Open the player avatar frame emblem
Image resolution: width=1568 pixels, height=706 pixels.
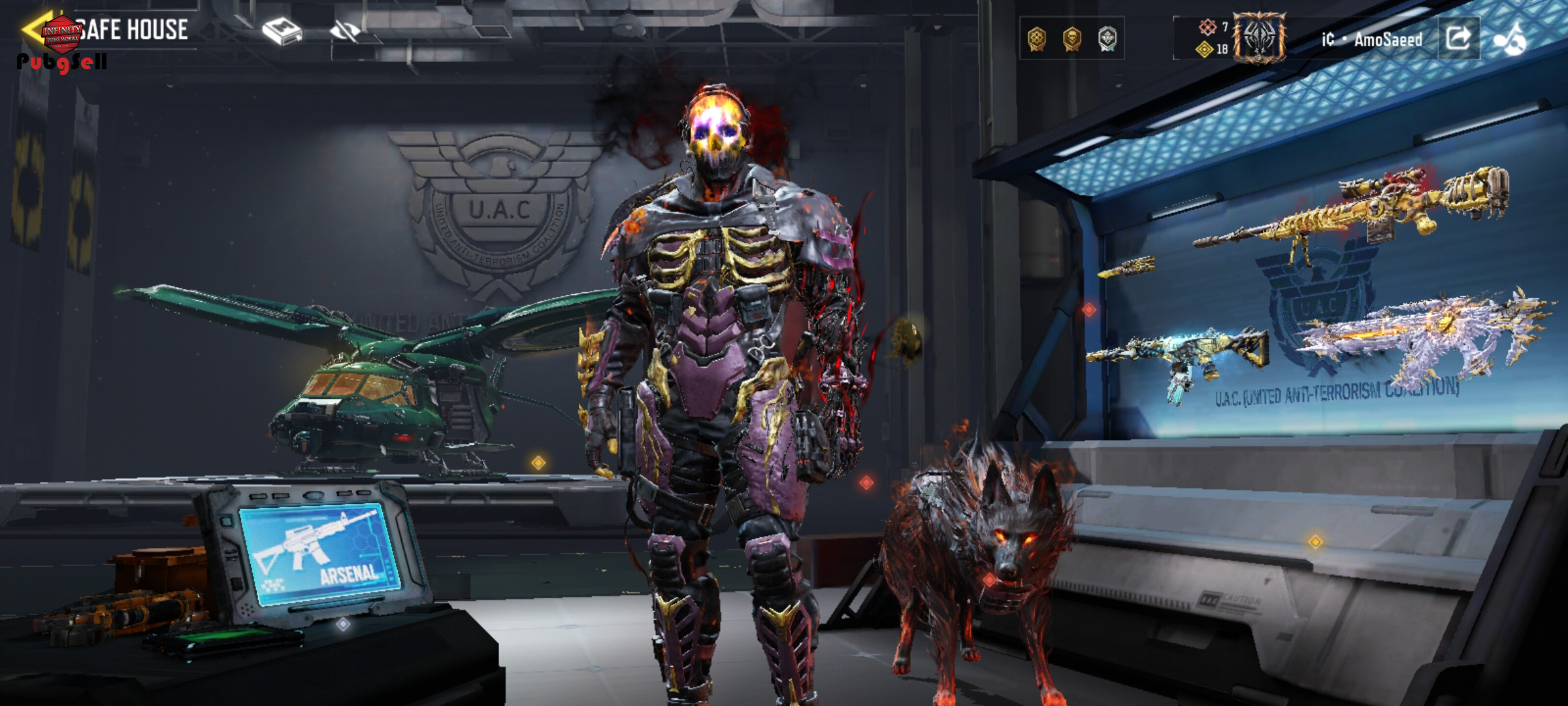pos(1259,39)
